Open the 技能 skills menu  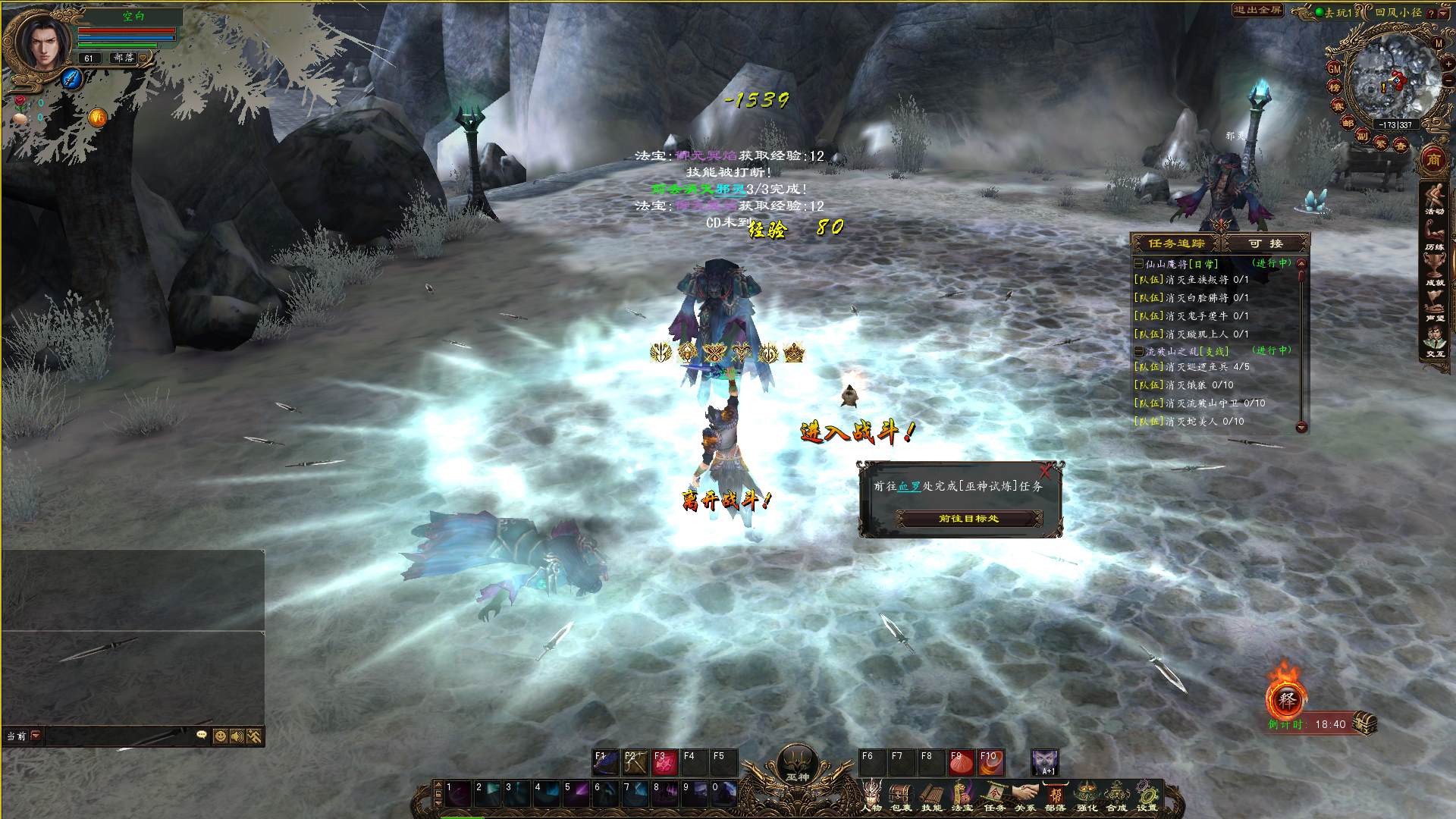click(931, 796)
